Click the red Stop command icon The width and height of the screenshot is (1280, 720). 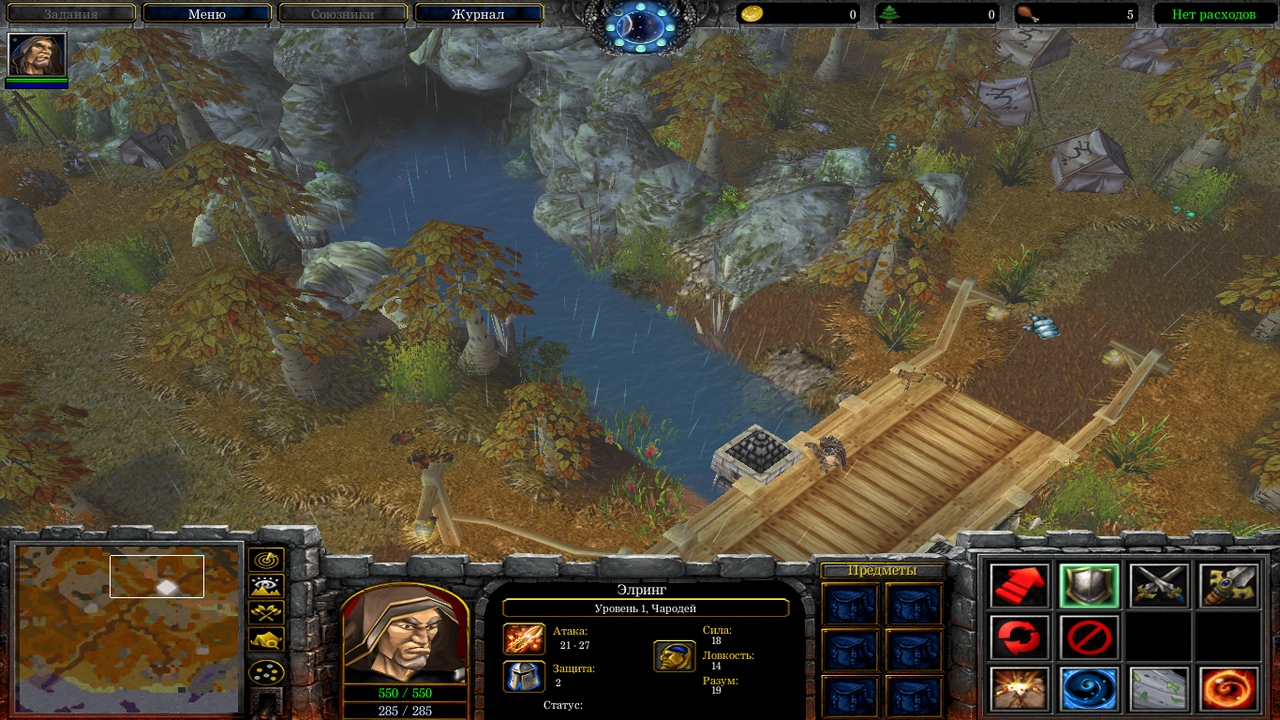(1089, 637)
